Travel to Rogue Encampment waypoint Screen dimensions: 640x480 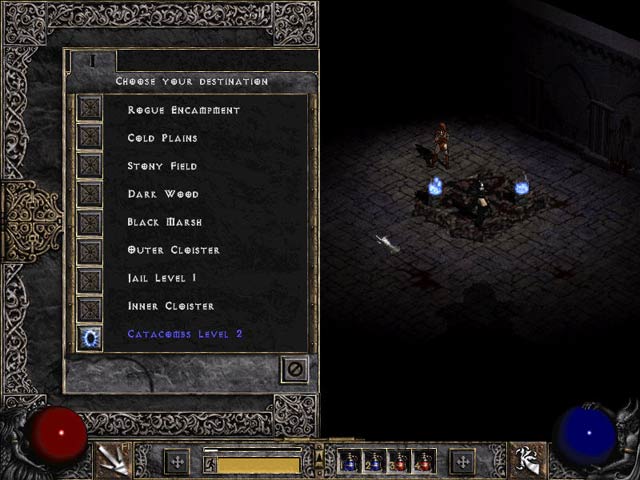click(x=90, y=109)
